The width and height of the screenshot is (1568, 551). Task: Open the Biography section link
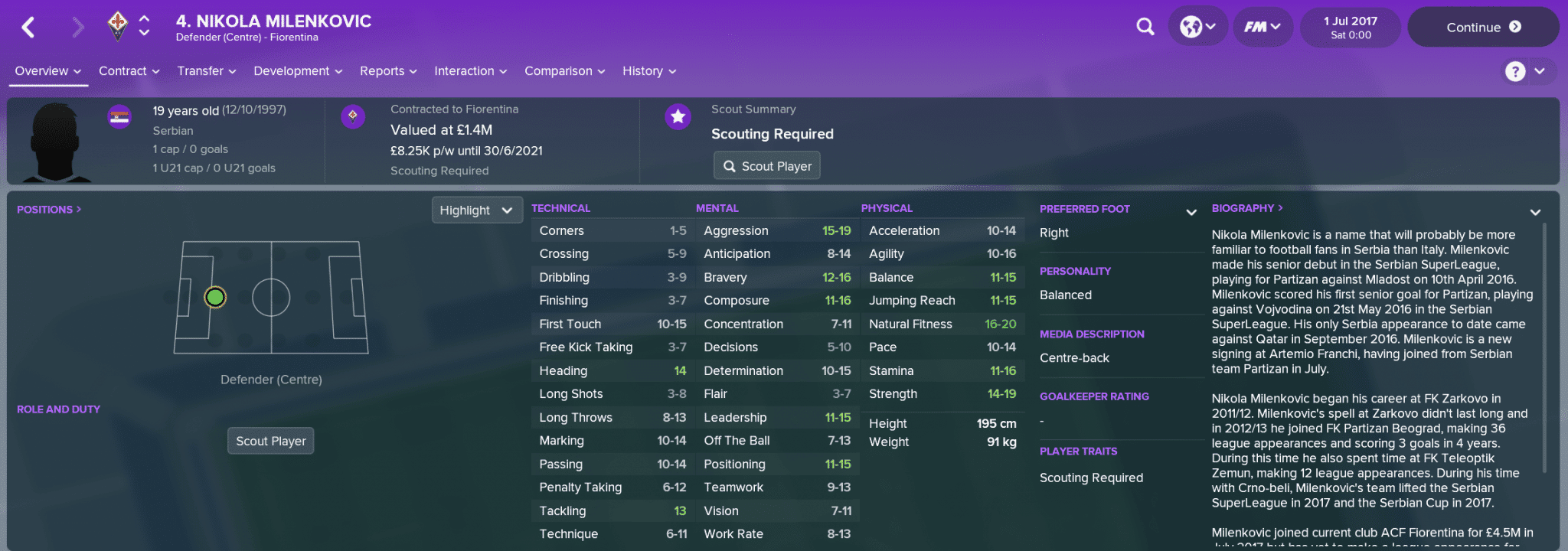(1246, 208)
